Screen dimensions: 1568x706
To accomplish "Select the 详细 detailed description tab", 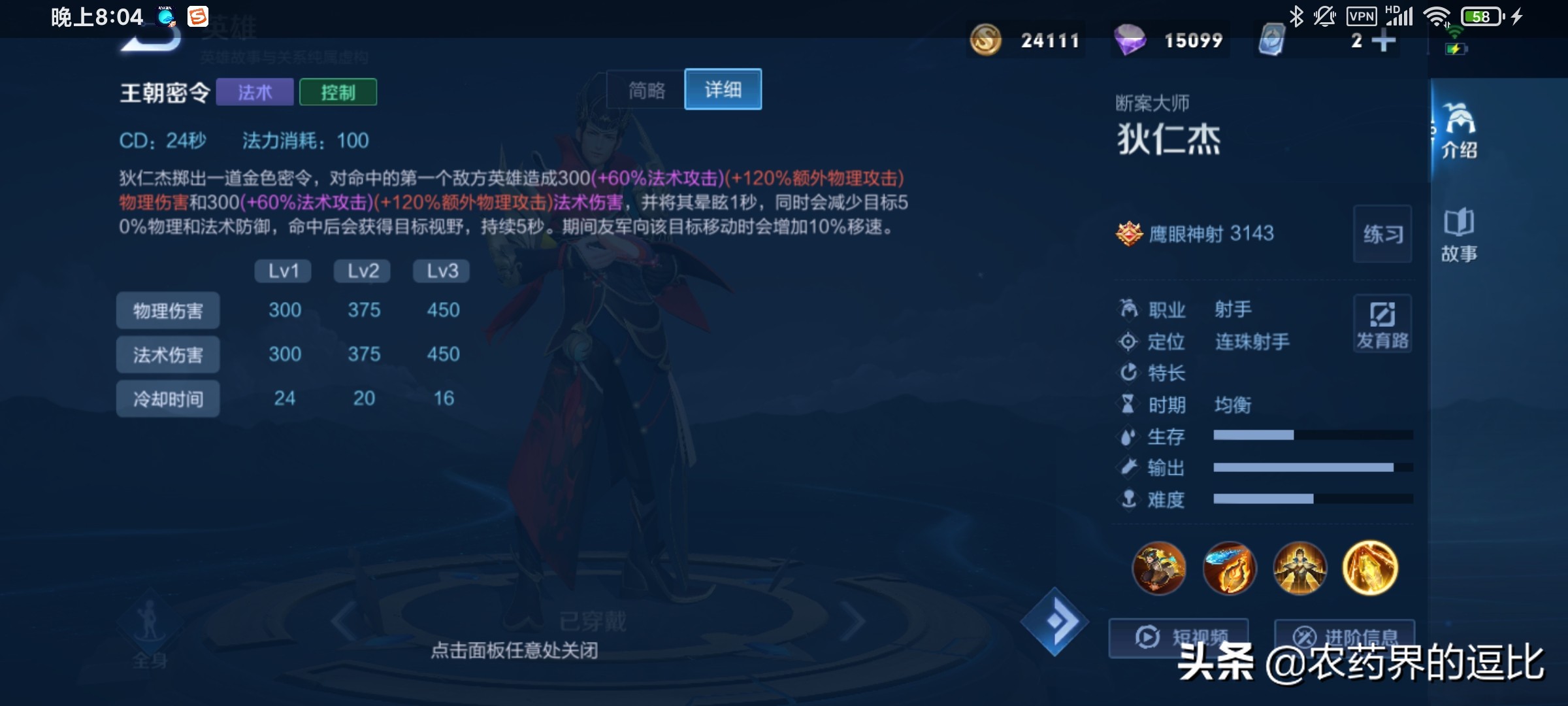I will (x=723, y=90).
